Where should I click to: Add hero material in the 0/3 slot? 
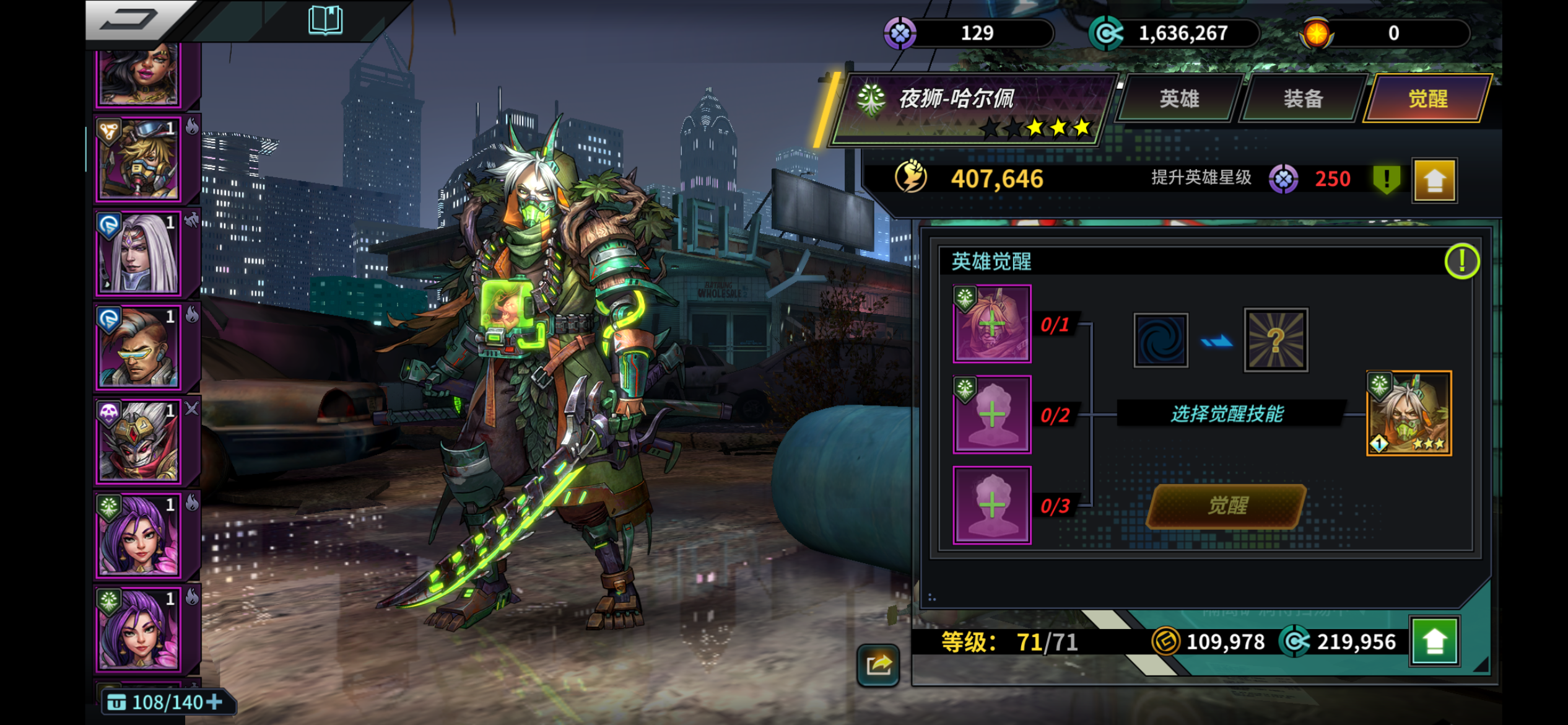pyautogui.click(x=991, y=505)
